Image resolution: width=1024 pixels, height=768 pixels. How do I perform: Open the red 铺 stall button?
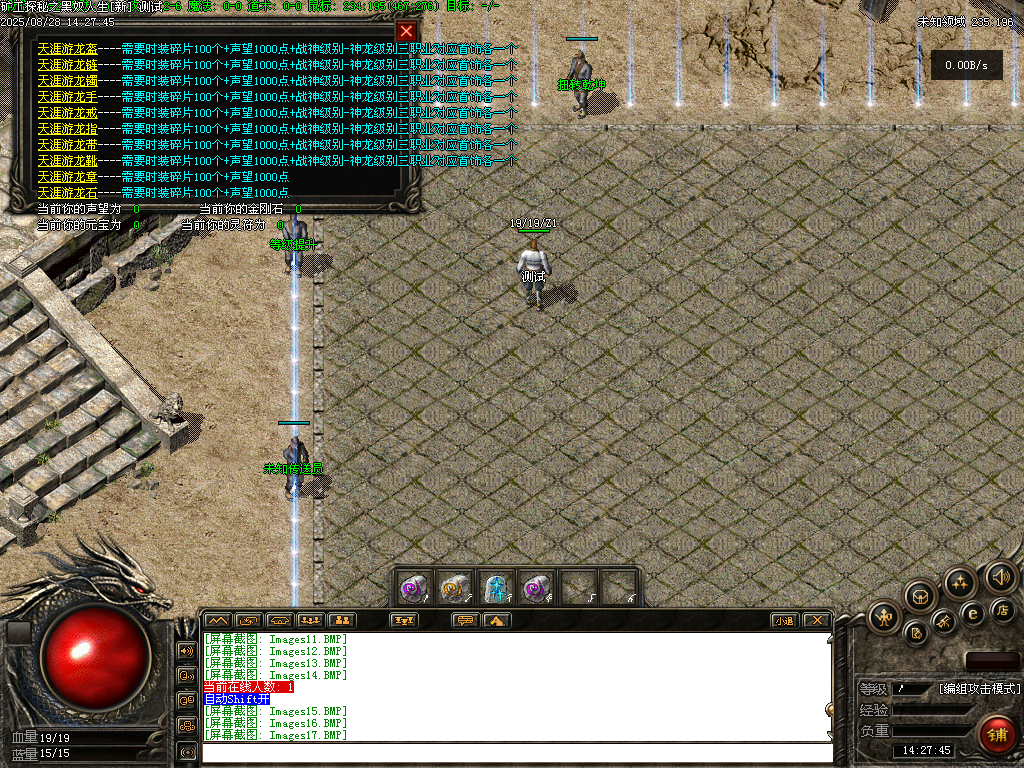pyautogui.click(x=995, y=735)
